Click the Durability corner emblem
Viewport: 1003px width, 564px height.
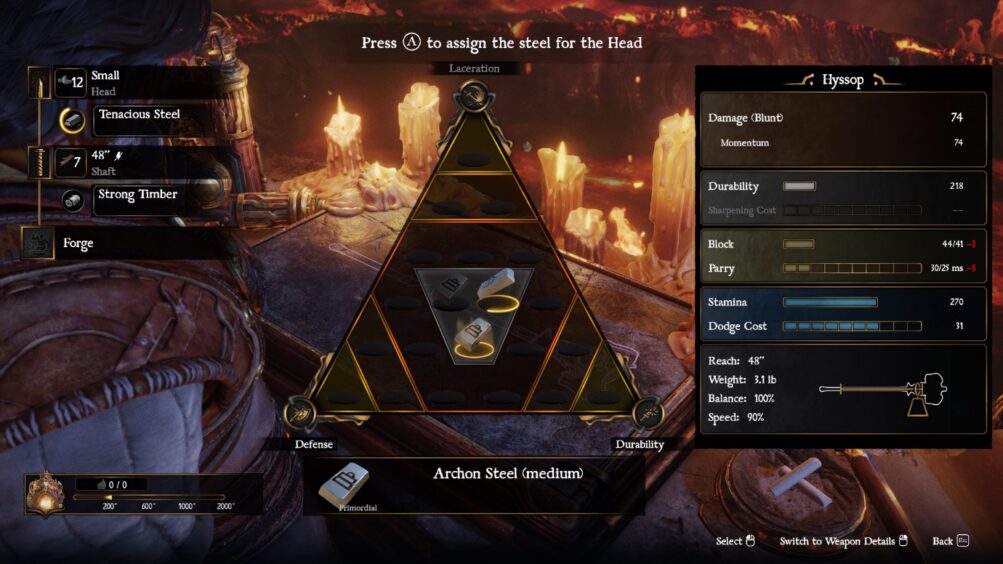coord(645,412)
